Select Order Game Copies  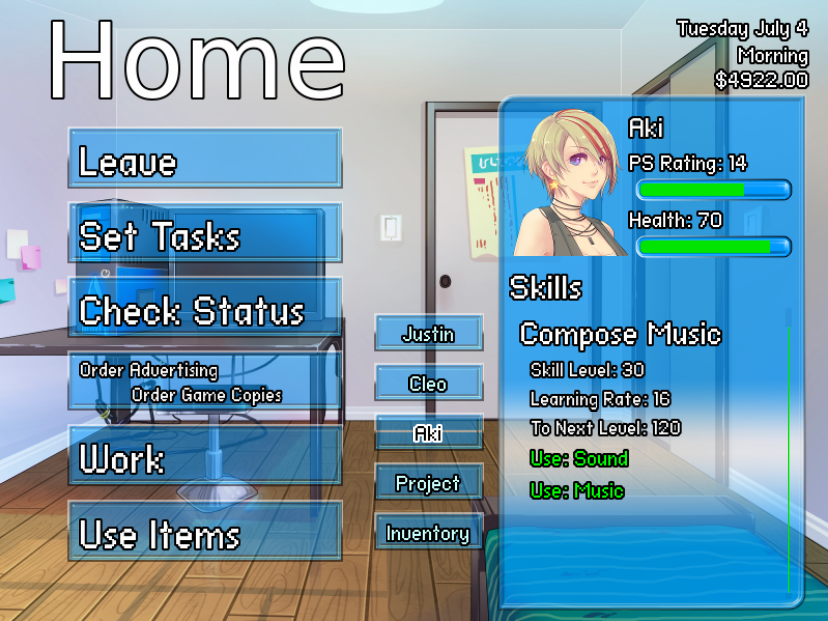(206, 395)
